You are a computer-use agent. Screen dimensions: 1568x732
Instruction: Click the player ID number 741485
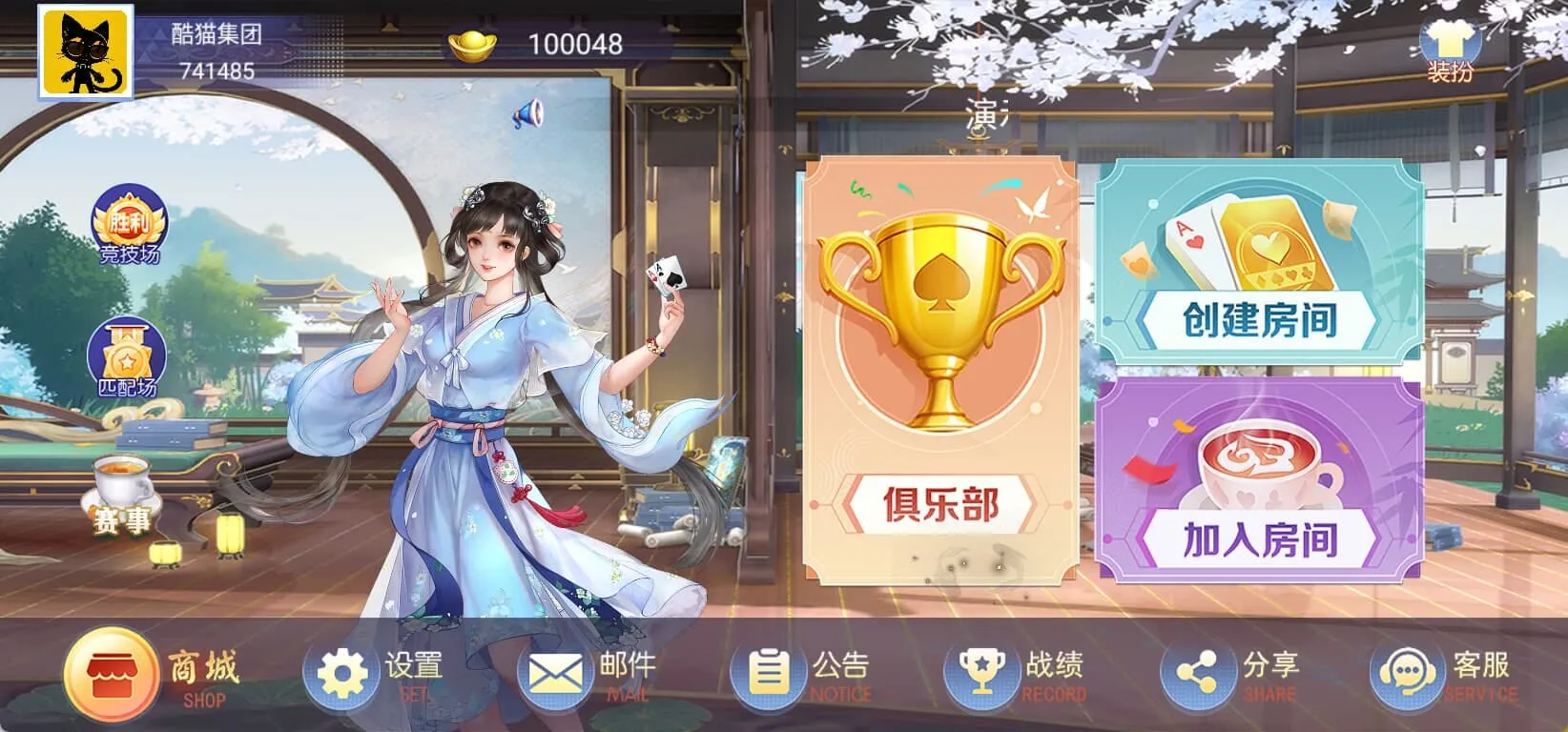click(x=217, y=69)
